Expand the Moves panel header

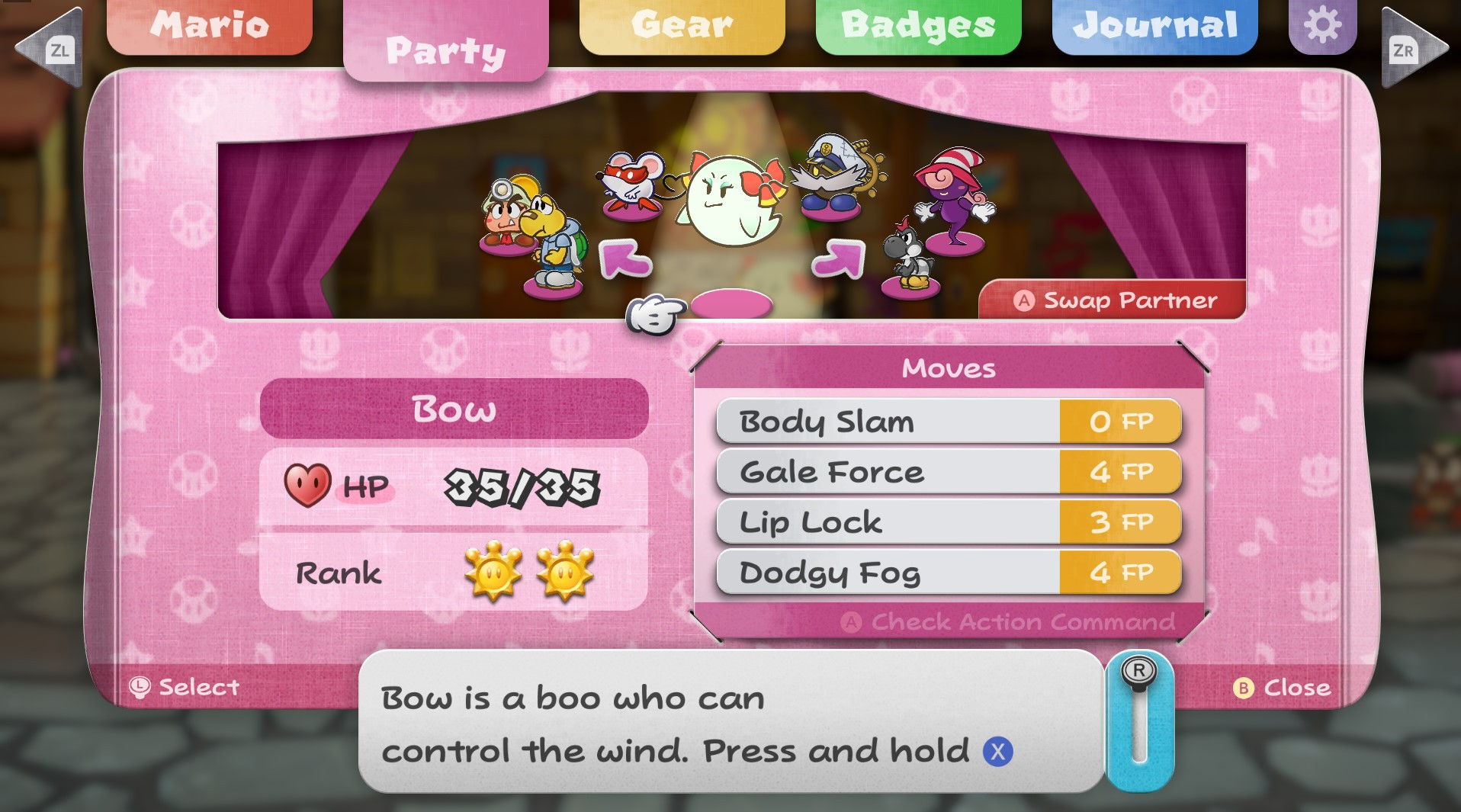tap(948, 368)
